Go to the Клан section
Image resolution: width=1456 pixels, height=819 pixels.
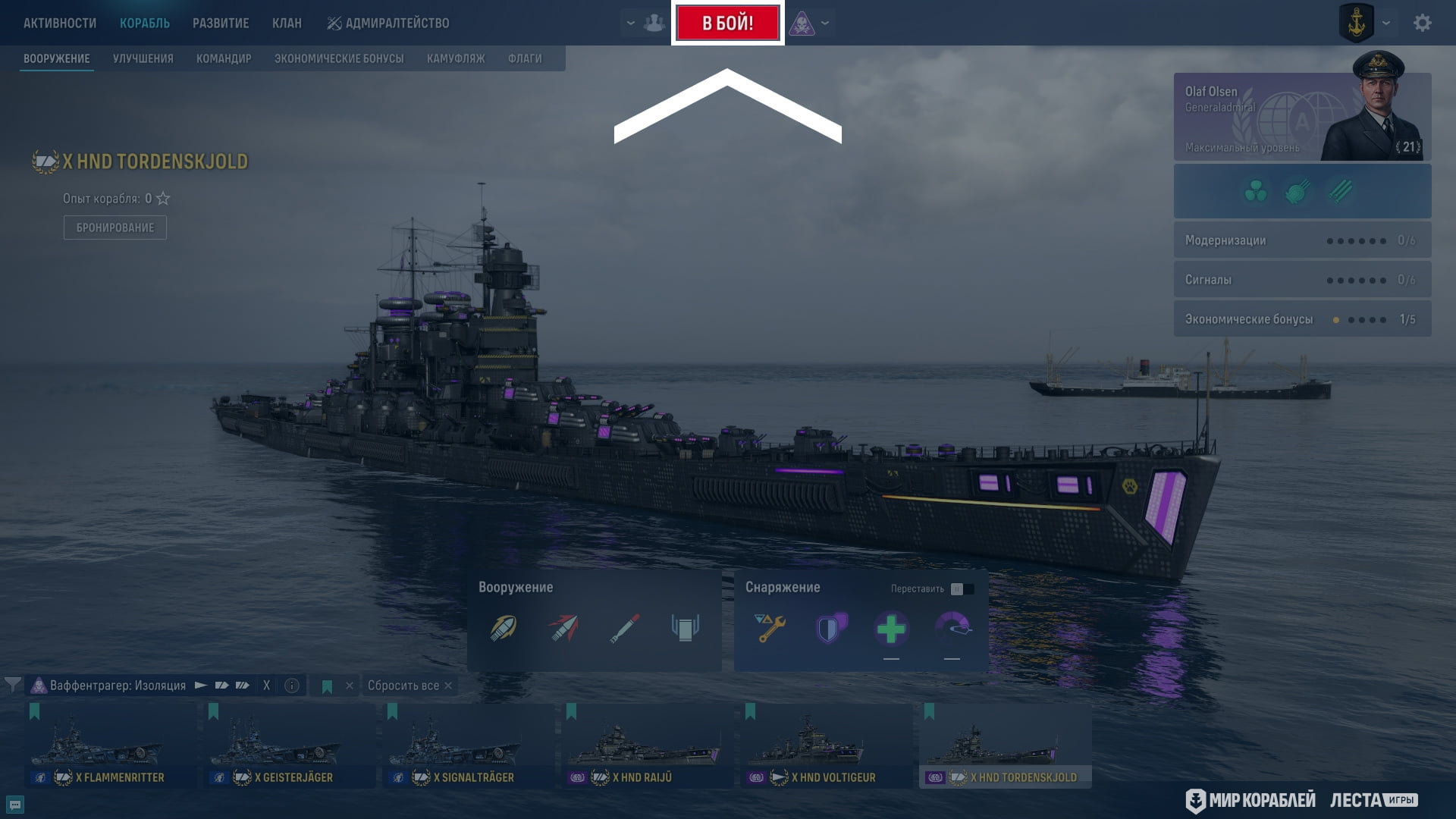(x=287, y=23)
